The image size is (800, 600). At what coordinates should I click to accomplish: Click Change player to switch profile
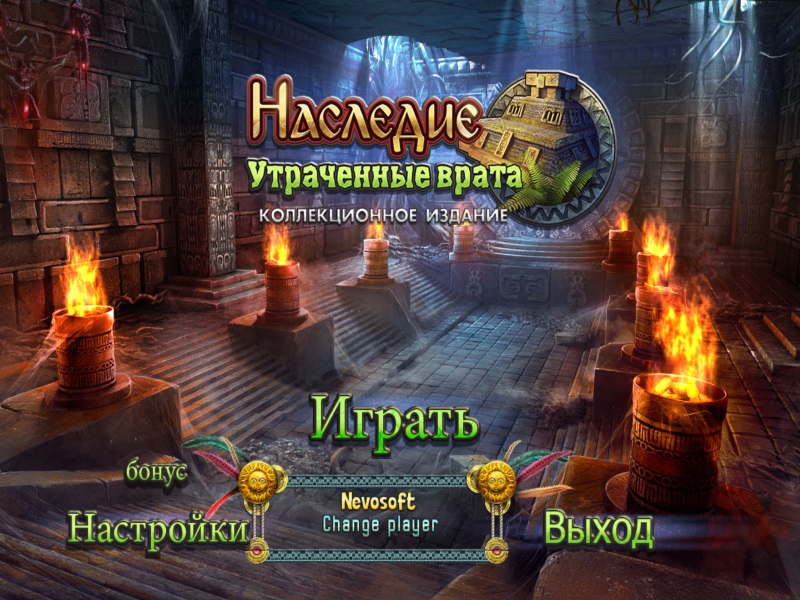(380, 522)
